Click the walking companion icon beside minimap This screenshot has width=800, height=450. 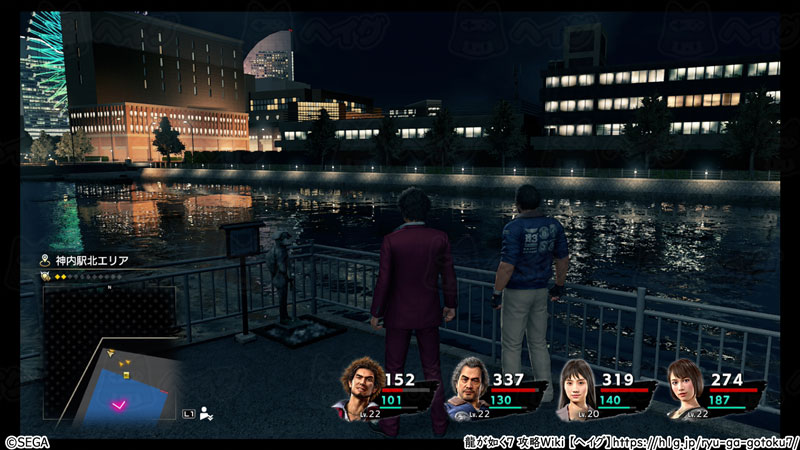tap(204, 410)
